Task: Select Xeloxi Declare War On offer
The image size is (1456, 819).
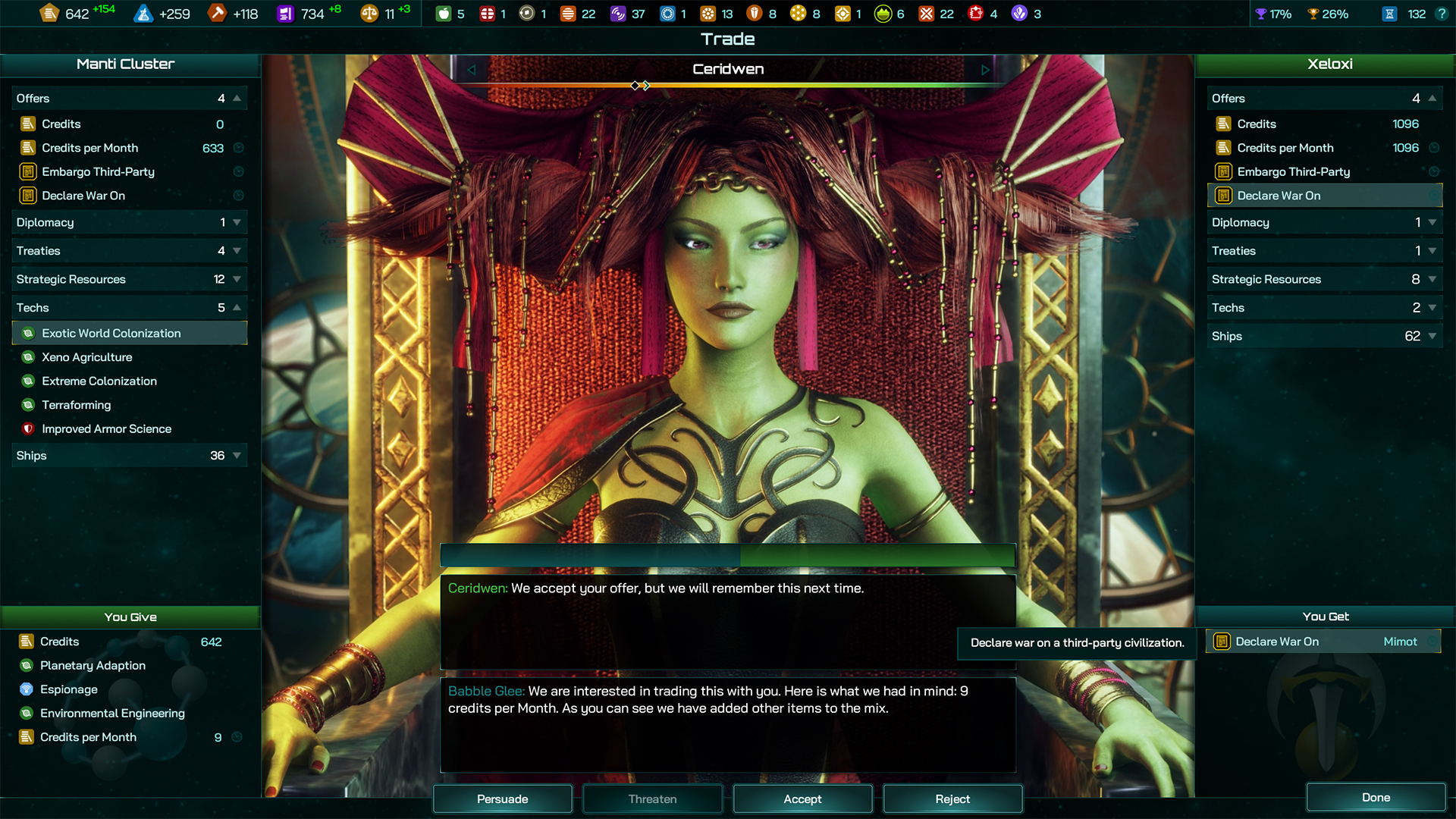Action: [1279, 196]
